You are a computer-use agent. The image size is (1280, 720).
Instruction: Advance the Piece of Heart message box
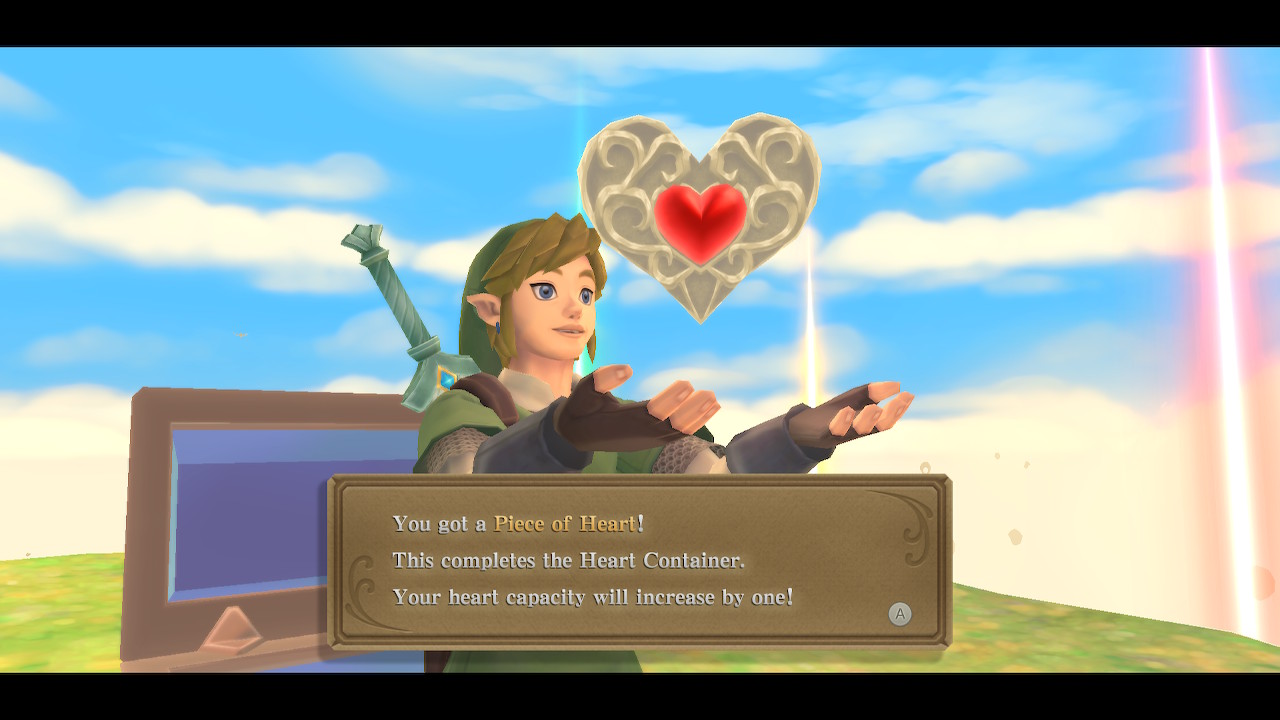coord(900,614)
